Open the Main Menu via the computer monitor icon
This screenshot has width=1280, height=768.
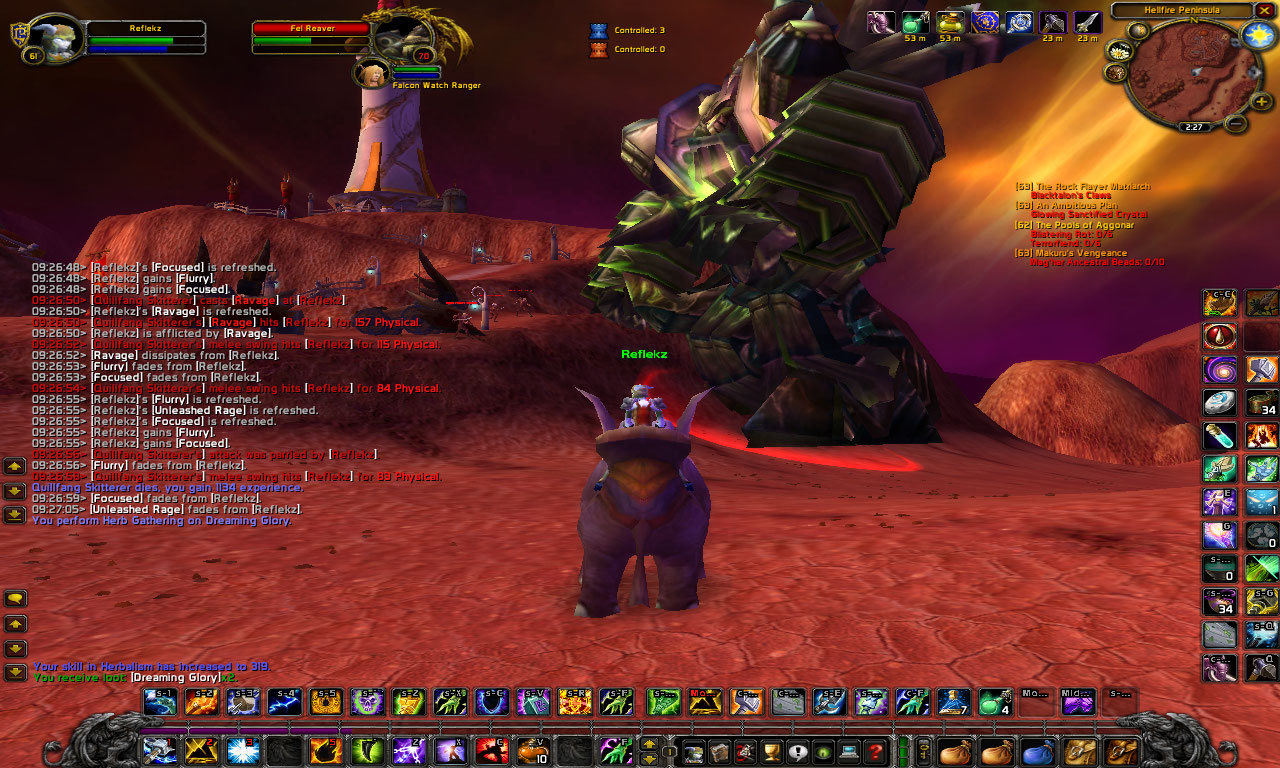click(849, 751)
